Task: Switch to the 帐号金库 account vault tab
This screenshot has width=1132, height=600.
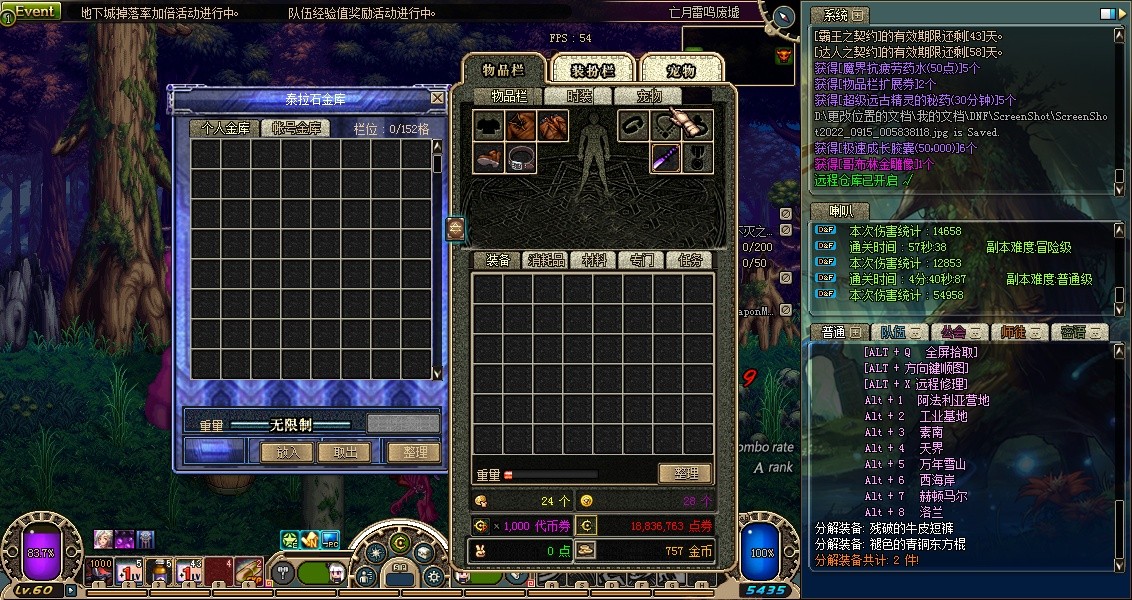Action: coord(291,129)
